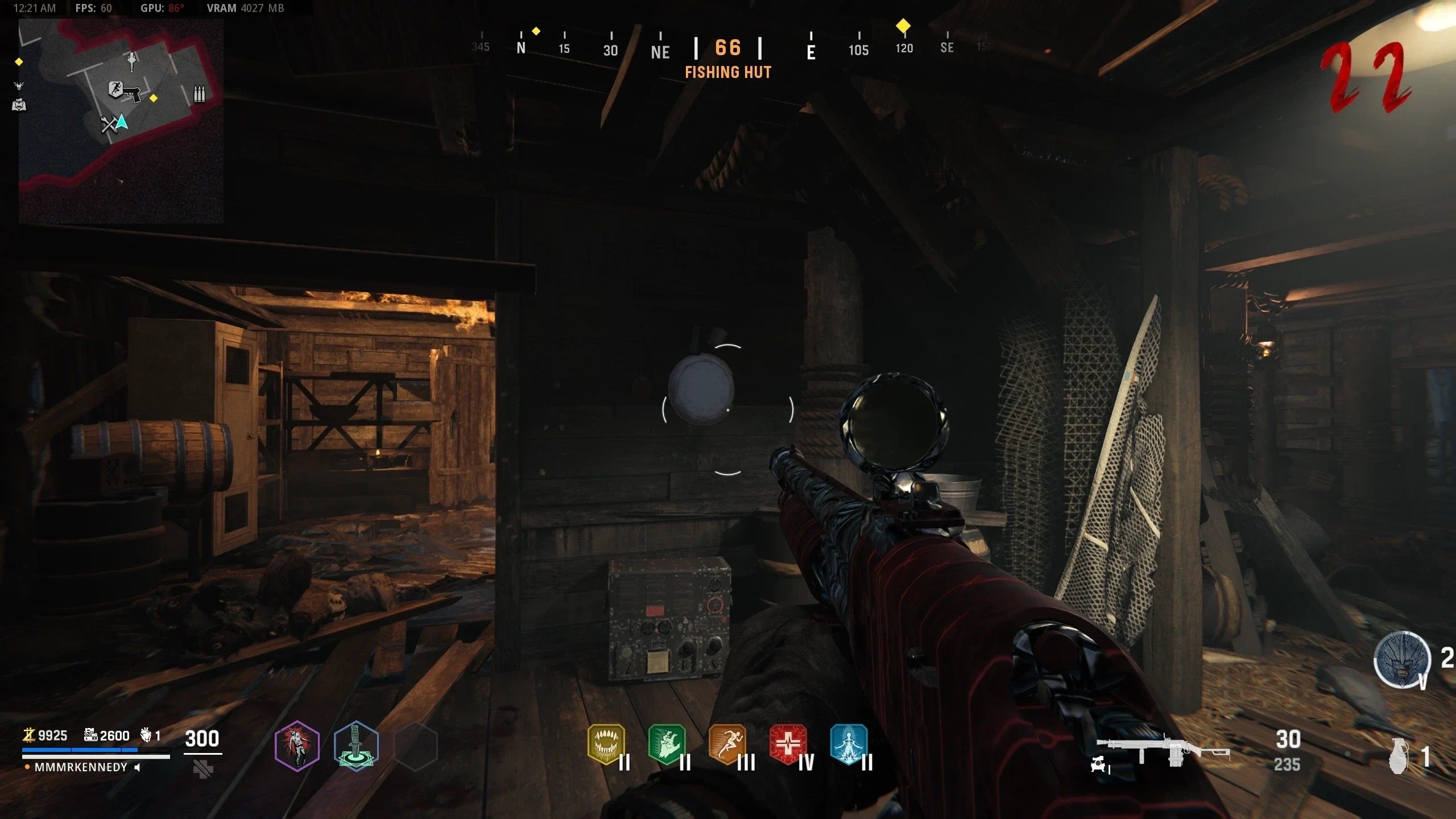
Task: Select the crossed wrench and hammer map marker
Action: click(108, 124)
